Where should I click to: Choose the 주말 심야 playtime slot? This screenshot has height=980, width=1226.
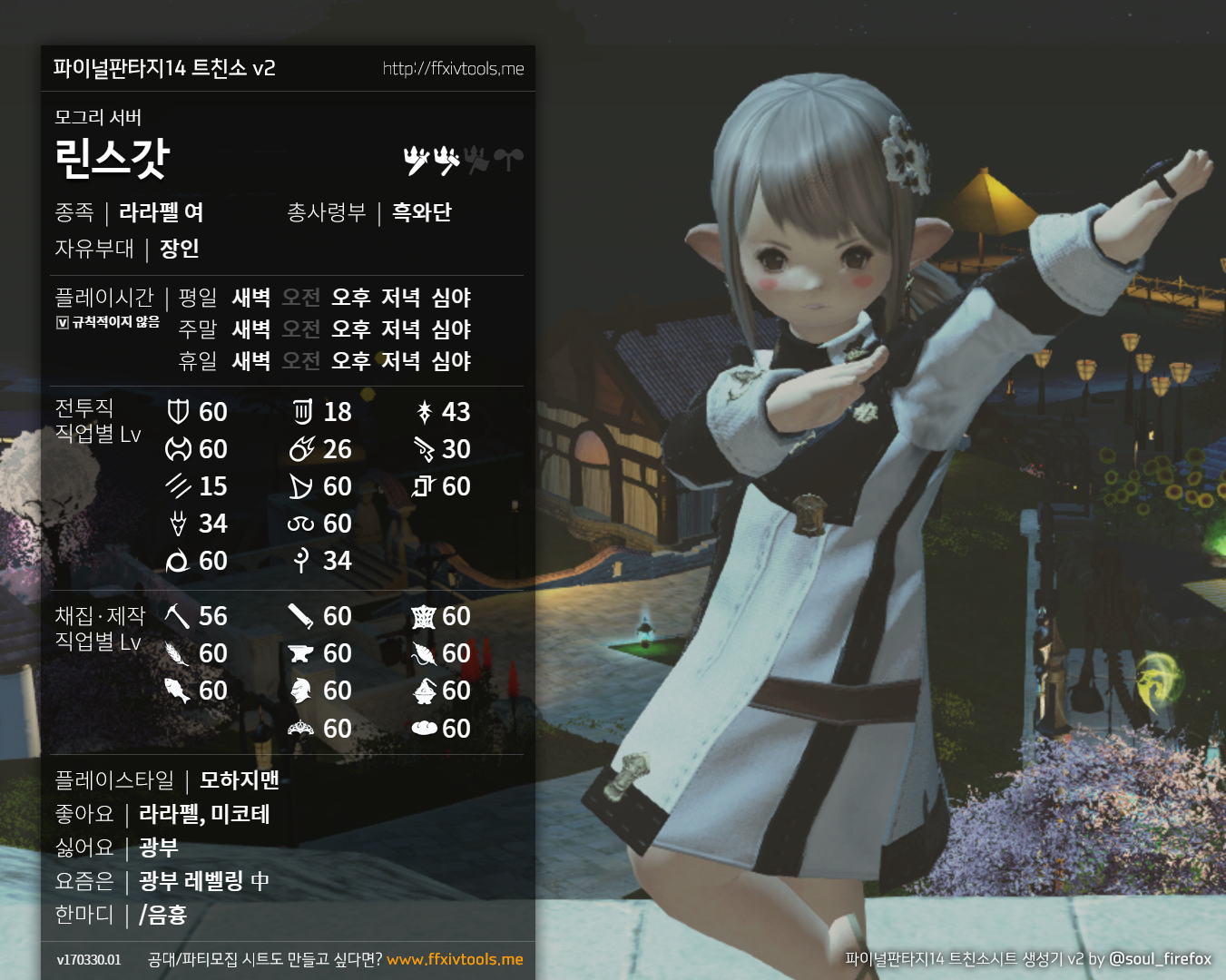click(x=451, y=329)
